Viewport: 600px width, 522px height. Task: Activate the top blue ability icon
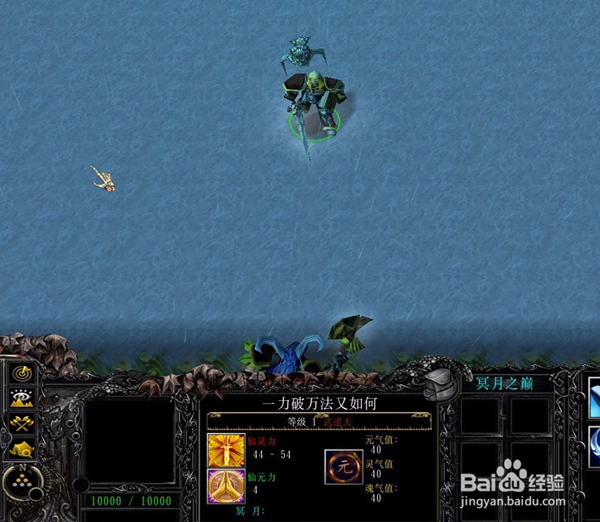[593, 395]
